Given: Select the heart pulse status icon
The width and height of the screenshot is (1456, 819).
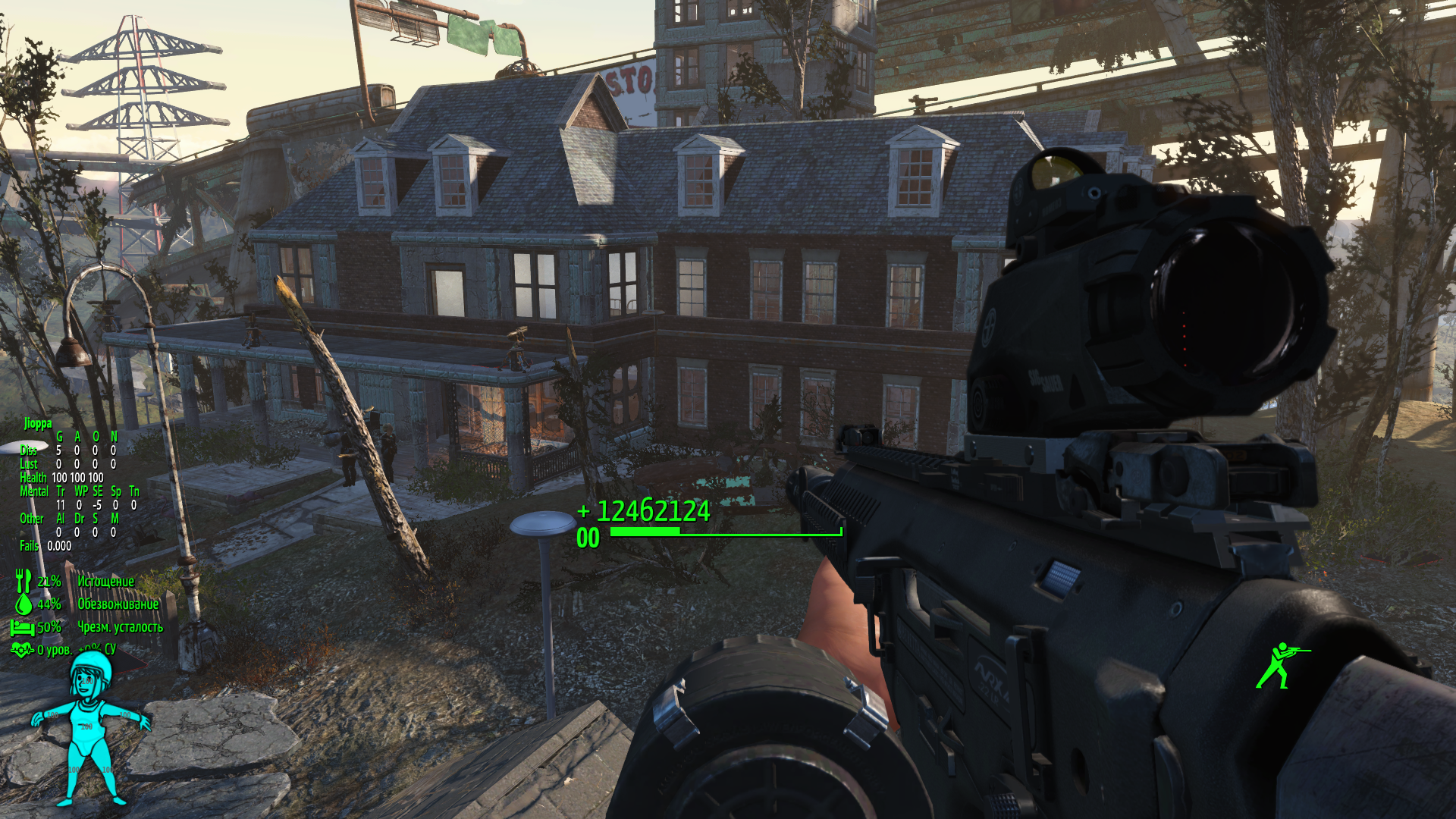Looking at the screenshot, I should (22, 650).
